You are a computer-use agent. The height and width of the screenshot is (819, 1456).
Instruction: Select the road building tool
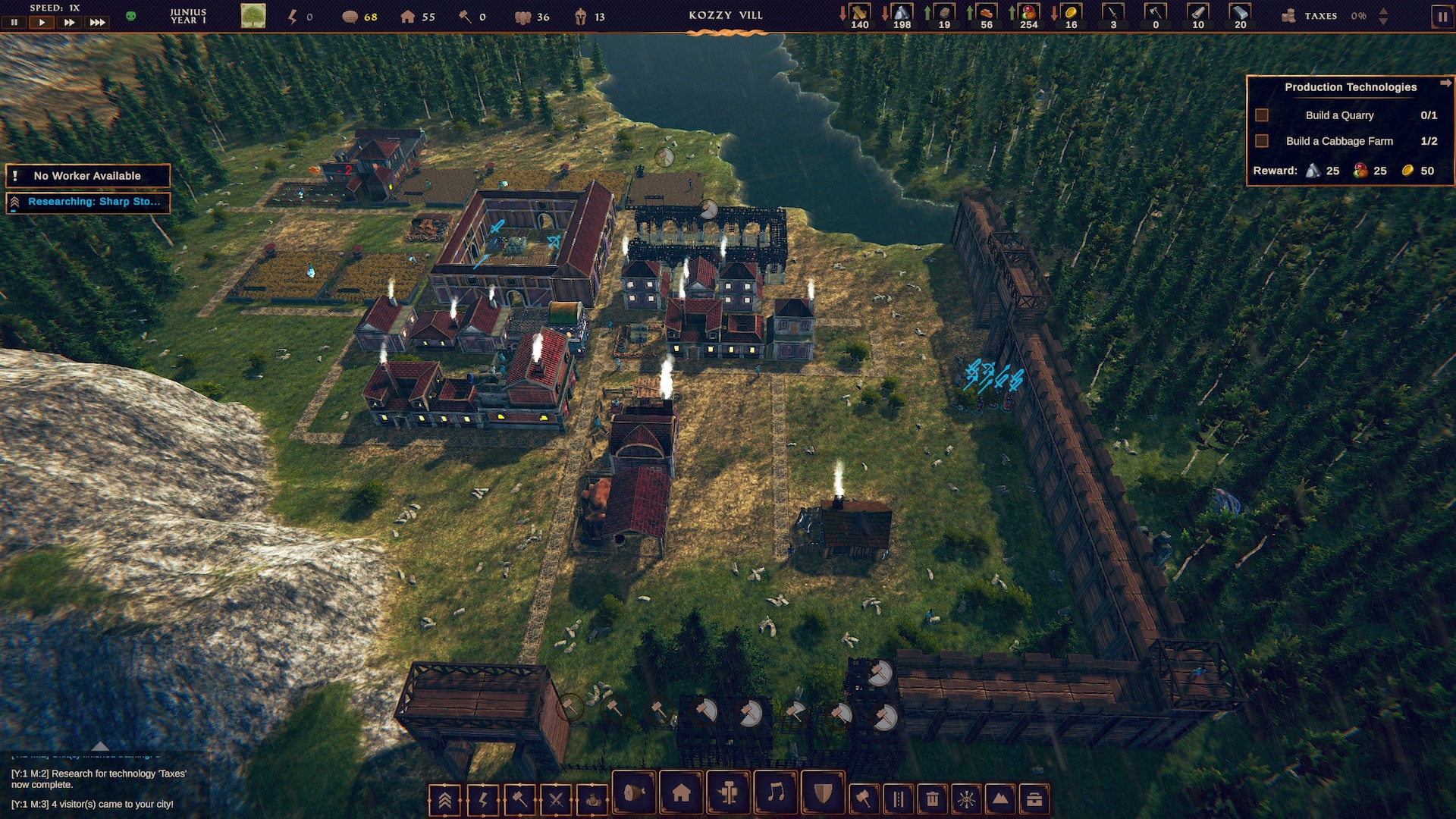point(898,799)
